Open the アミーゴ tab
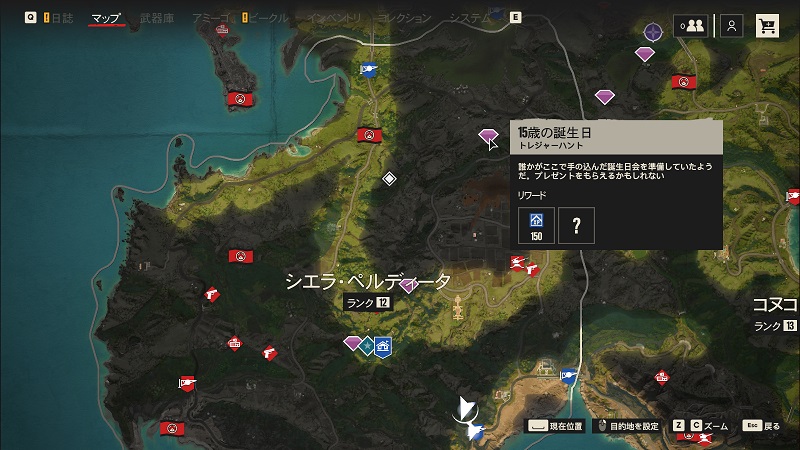 (x=209, y=18)
